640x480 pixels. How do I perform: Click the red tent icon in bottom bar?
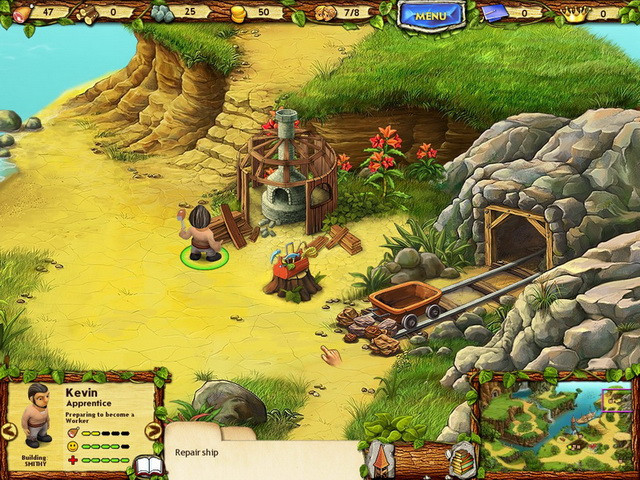click(x=383, y=461)
